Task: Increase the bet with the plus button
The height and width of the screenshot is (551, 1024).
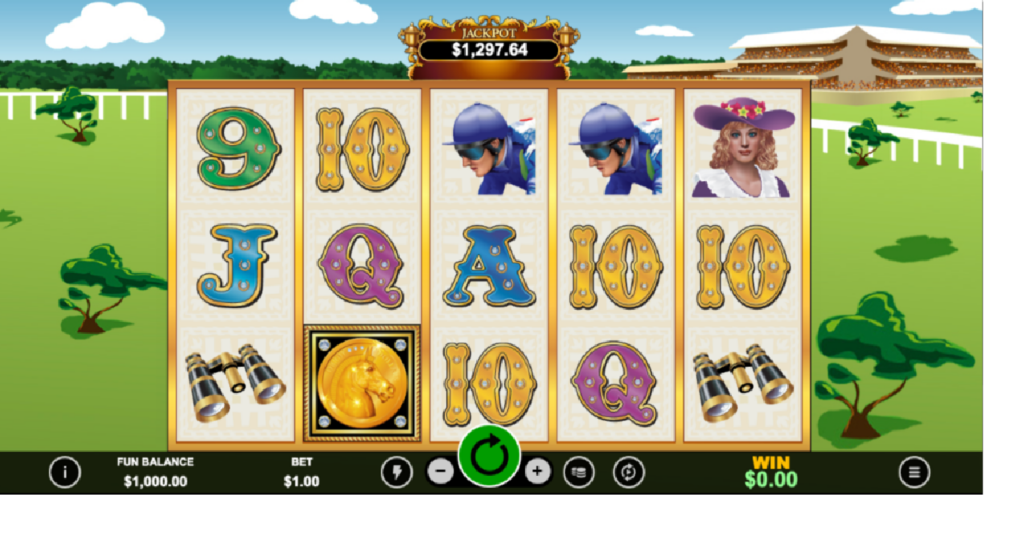Action: (x=538, y=471)
